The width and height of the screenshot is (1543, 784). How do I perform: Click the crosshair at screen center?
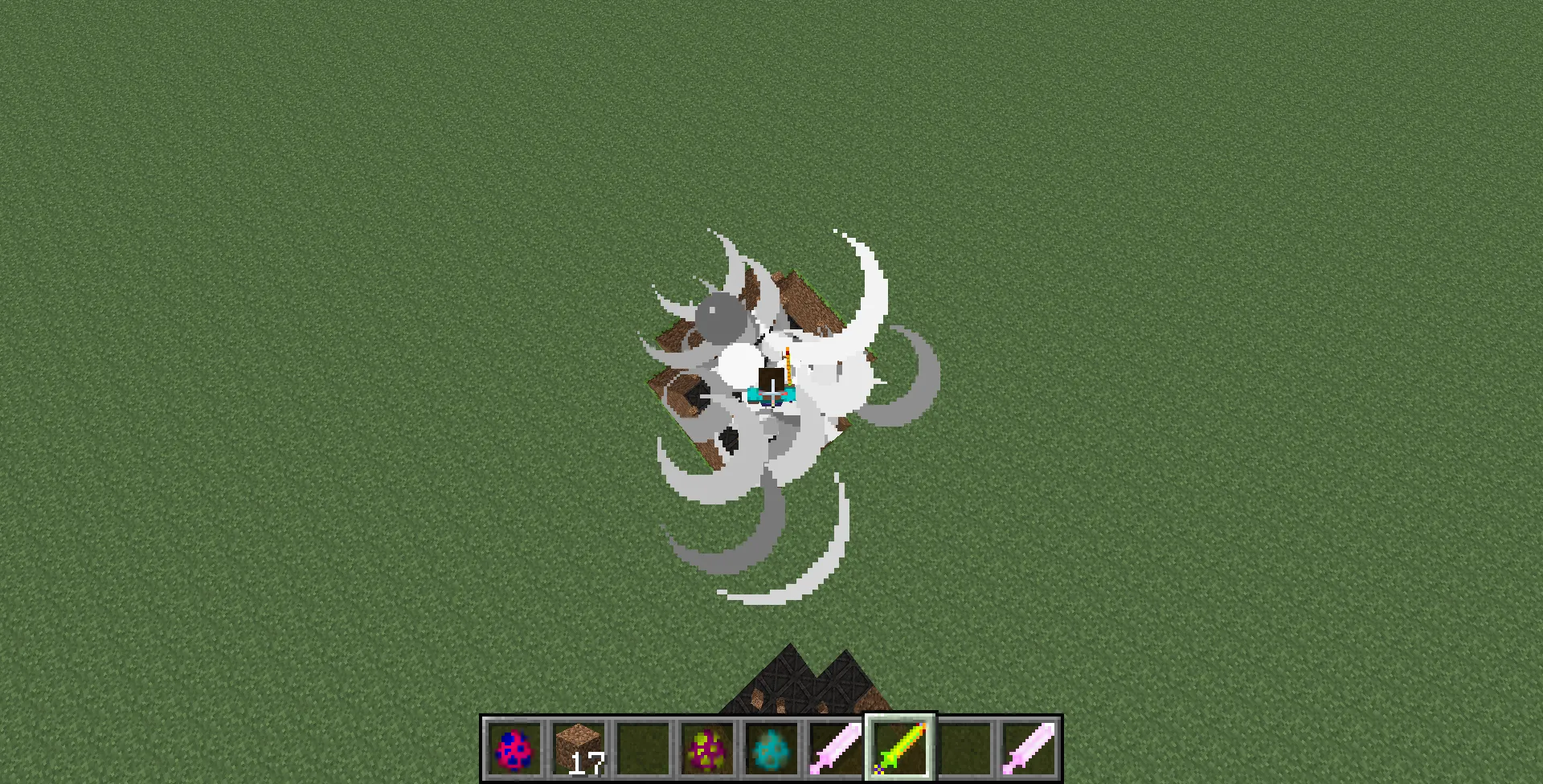click(x=771, y=392)
